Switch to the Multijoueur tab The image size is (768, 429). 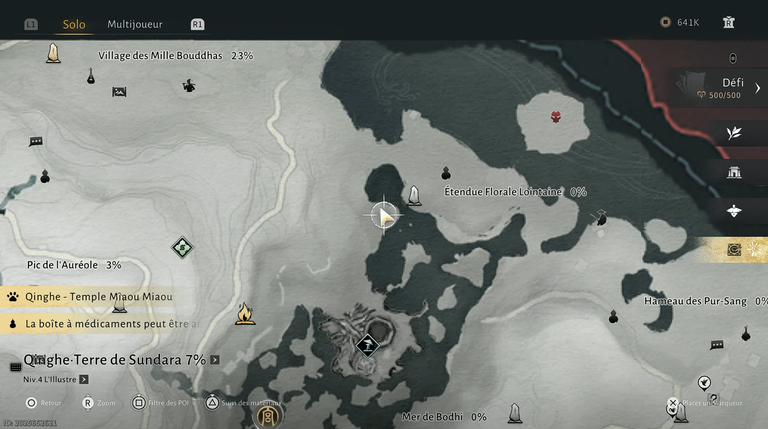[x=135, y=24]
